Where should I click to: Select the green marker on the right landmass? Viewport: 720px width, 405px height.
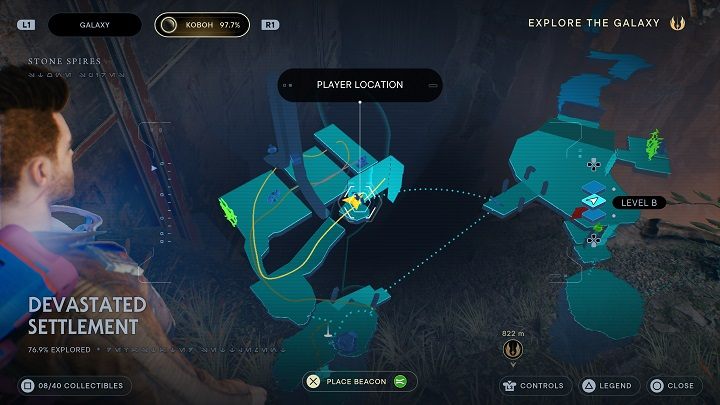click(x=654, y=146)
